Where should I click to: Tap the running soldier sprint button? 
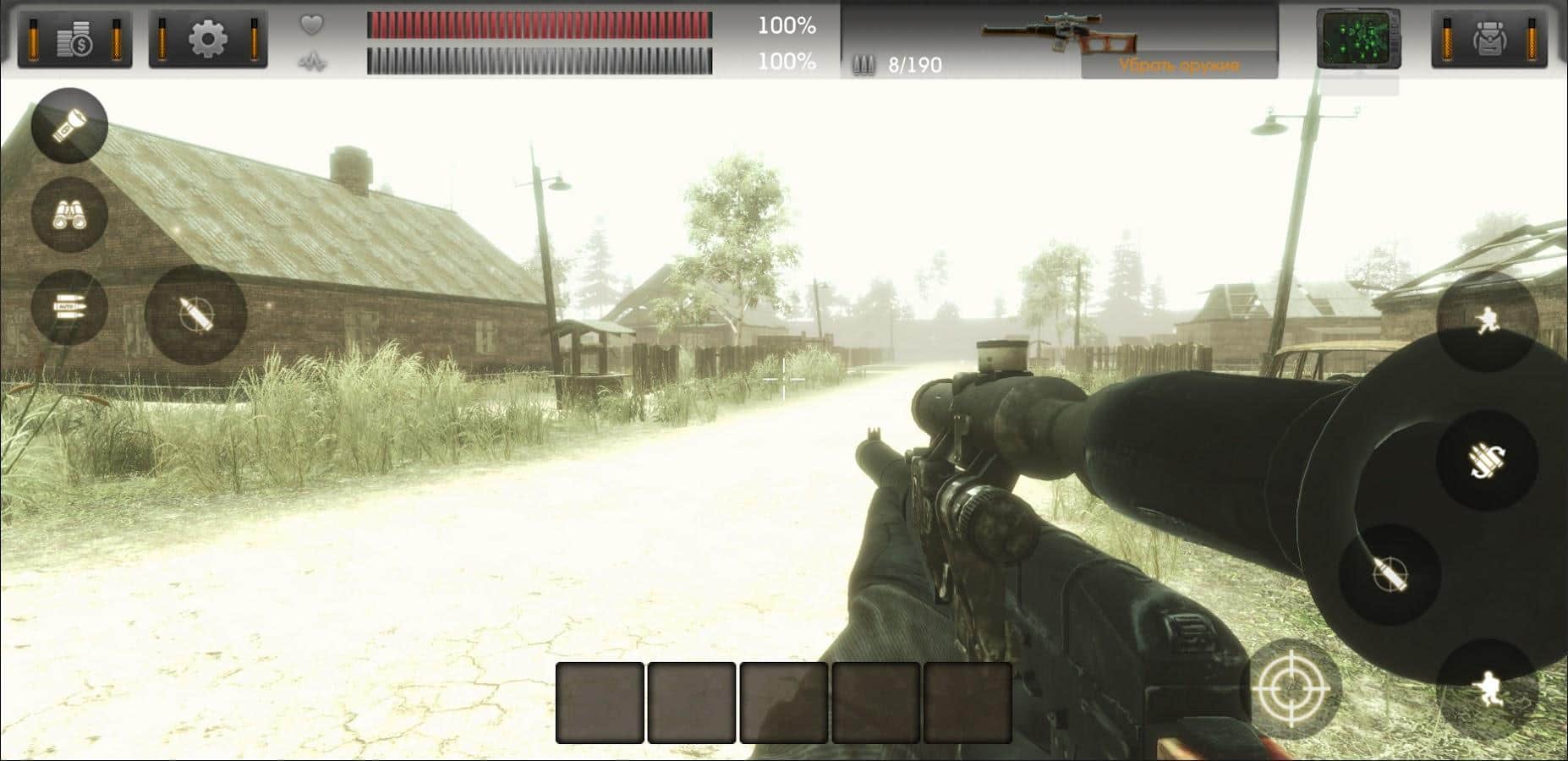tap(1487, 320)
